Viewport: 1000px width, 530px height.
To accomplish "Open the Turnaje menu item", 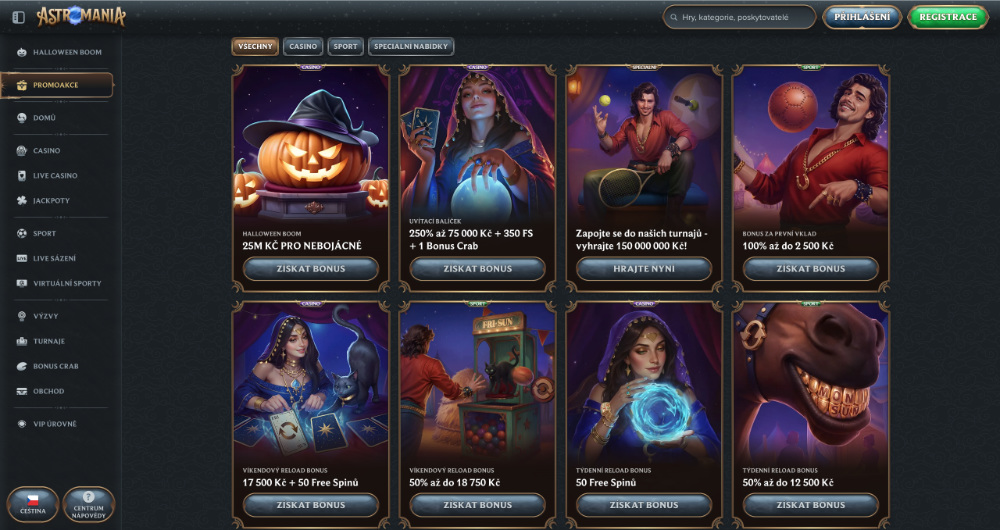I will point(48,341).
